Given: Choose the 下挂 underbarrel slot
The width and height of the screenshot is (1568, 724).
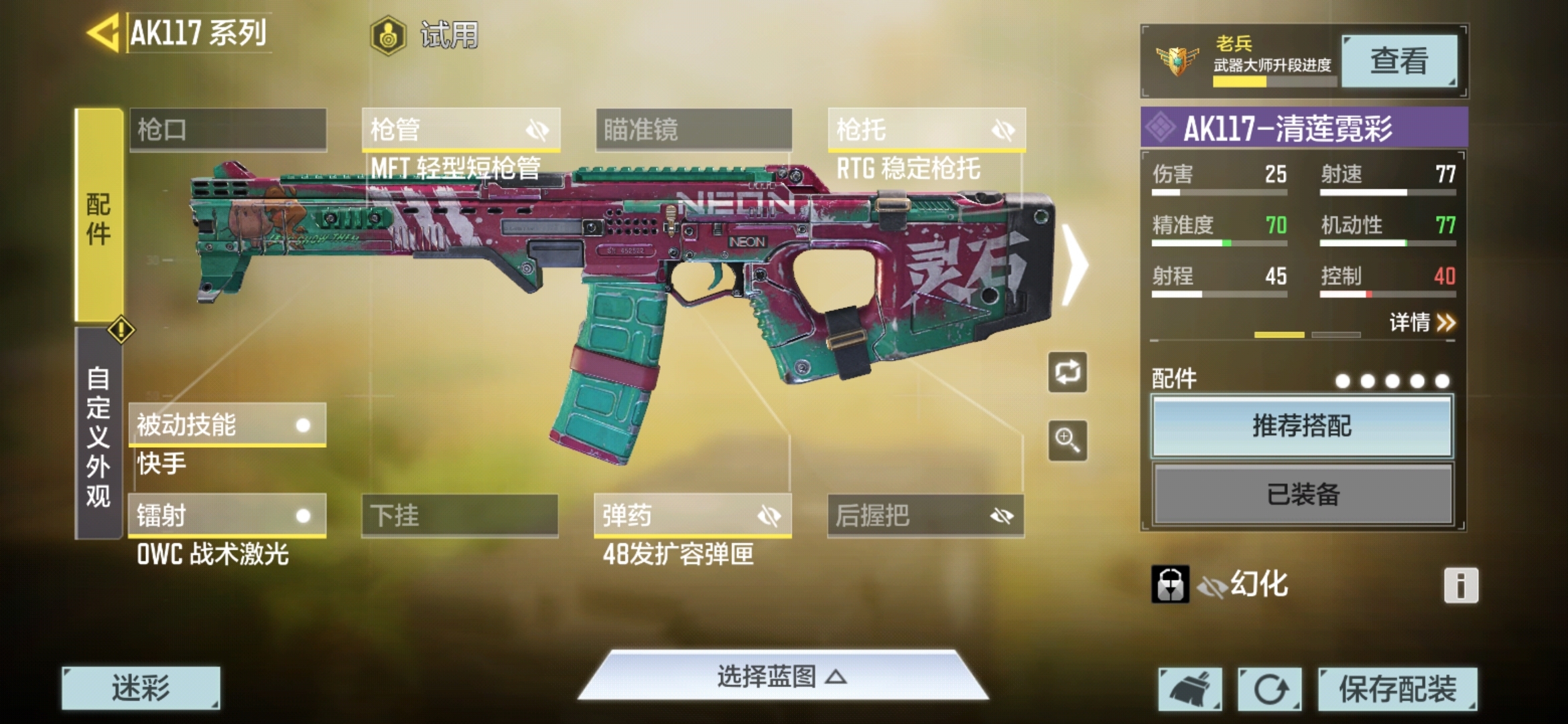Looking at the screenshot, I should (460, 516).
